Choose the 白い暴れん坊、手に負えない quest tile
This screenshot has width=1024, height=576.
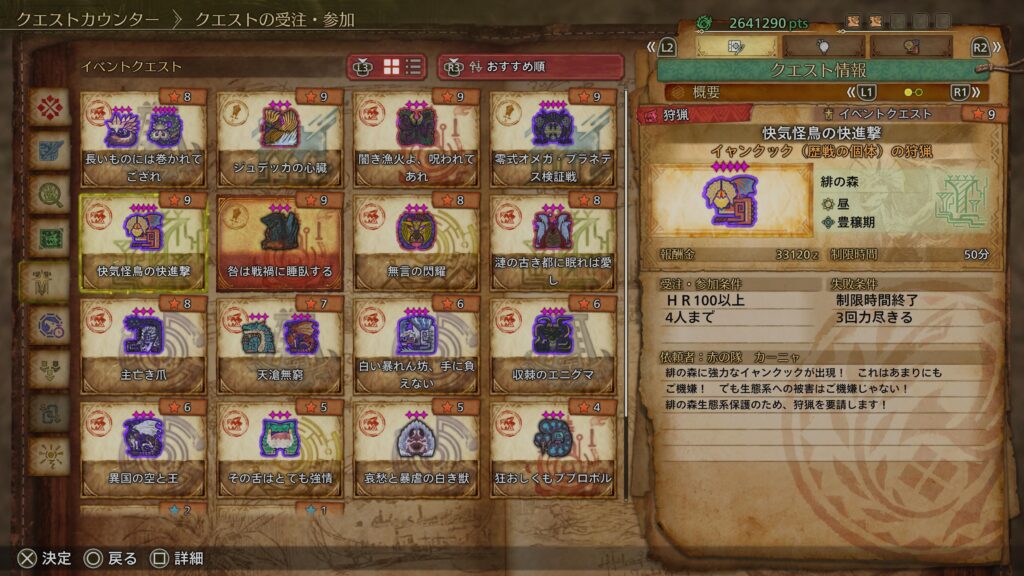416,345
